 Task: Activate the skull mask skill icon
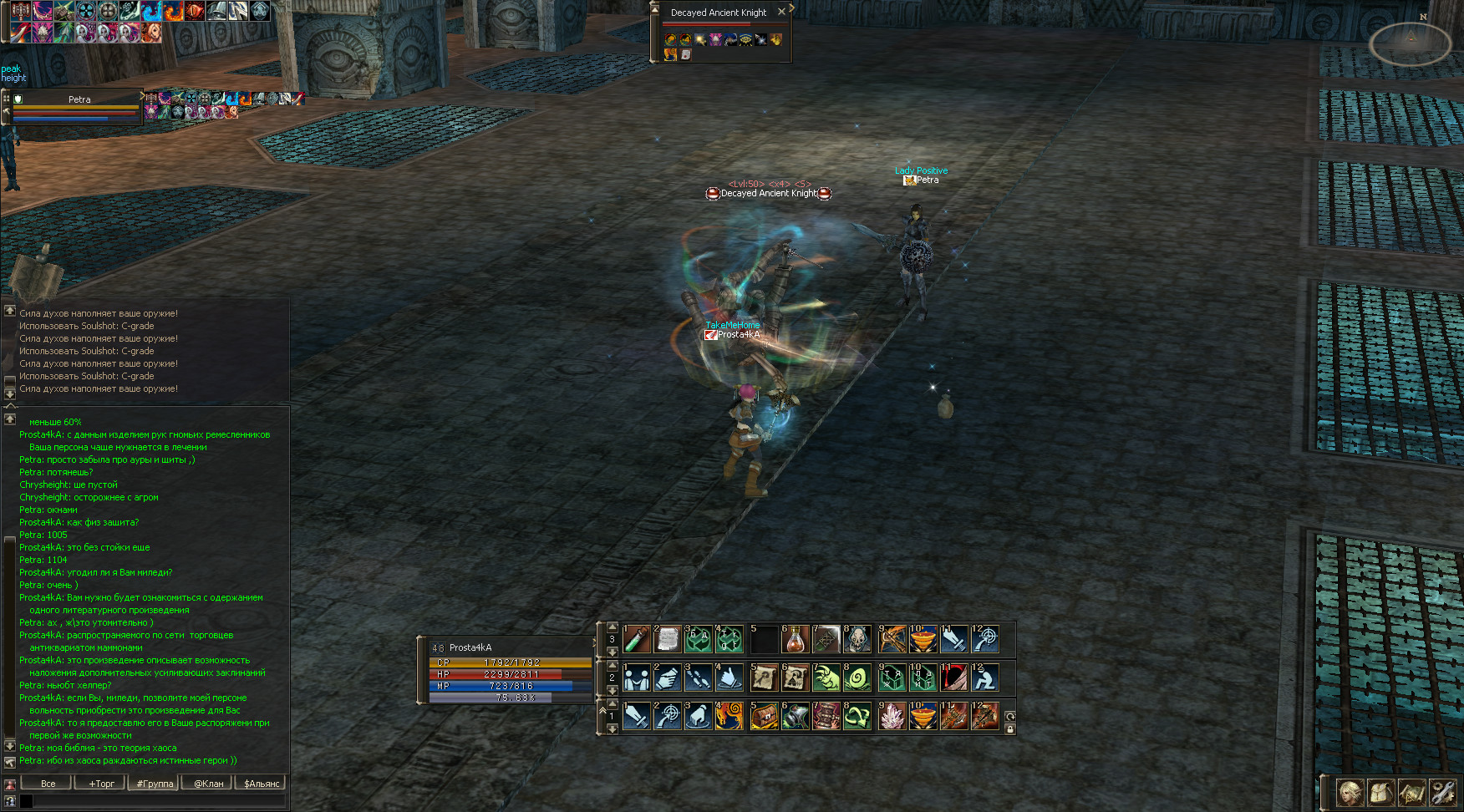pos(857,640)
